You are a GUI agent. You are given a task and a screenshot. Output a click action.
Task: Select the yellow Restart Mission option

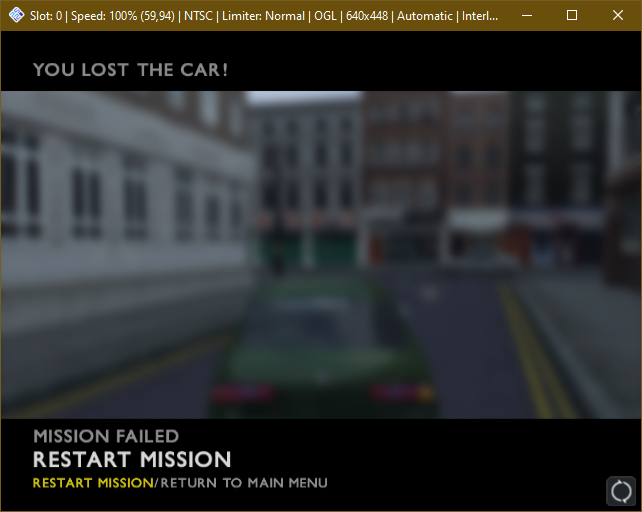pos(92,484)
